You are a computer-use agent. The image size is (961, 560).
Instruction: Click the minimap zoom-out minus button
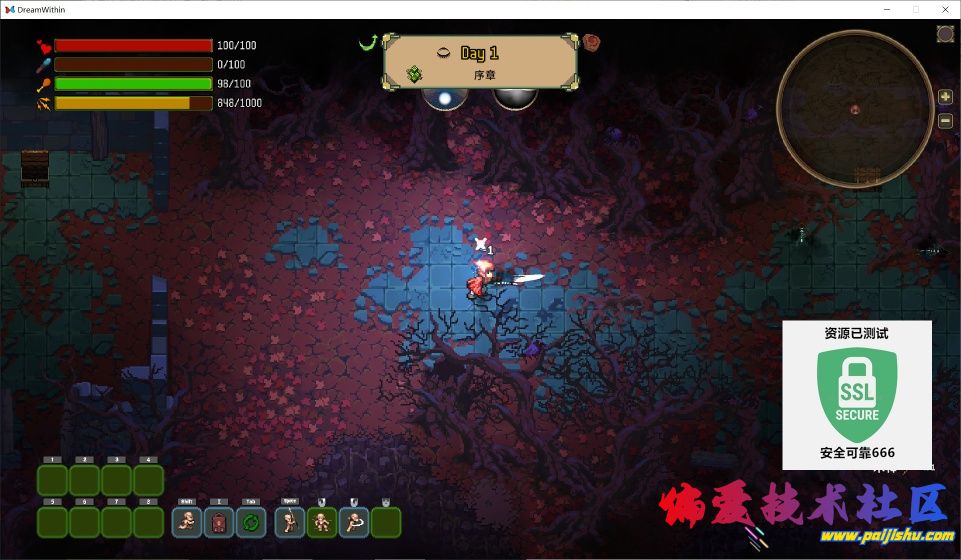point(945,121)
